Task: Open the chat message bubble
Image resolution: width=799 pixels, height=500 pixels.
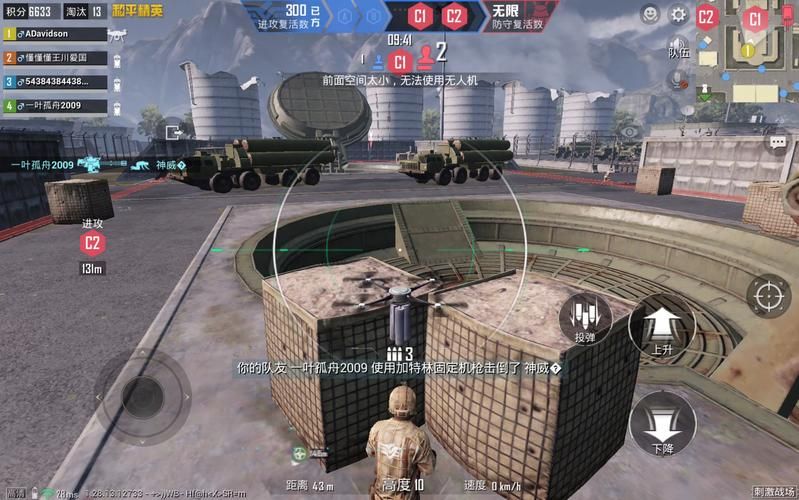Action: (778, 142)
